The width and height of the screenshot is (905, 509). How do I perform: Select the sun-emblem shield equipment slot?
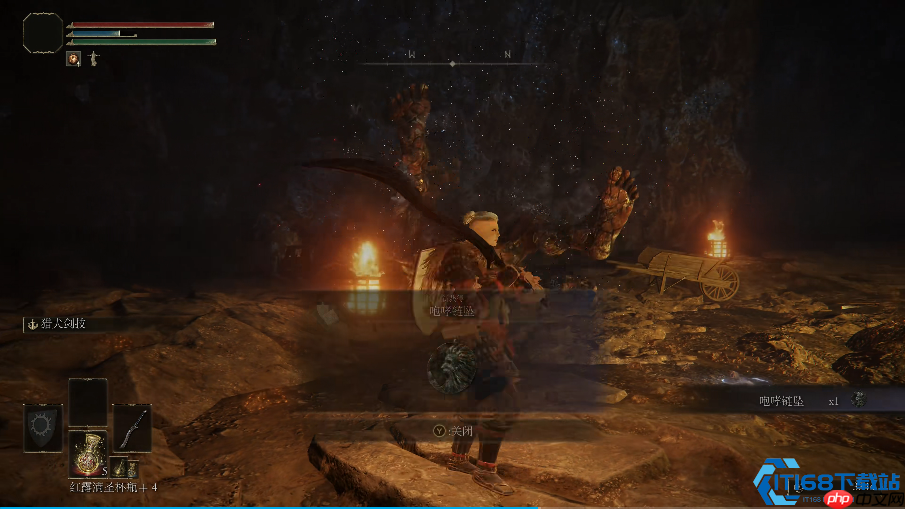tap(43, 428)
